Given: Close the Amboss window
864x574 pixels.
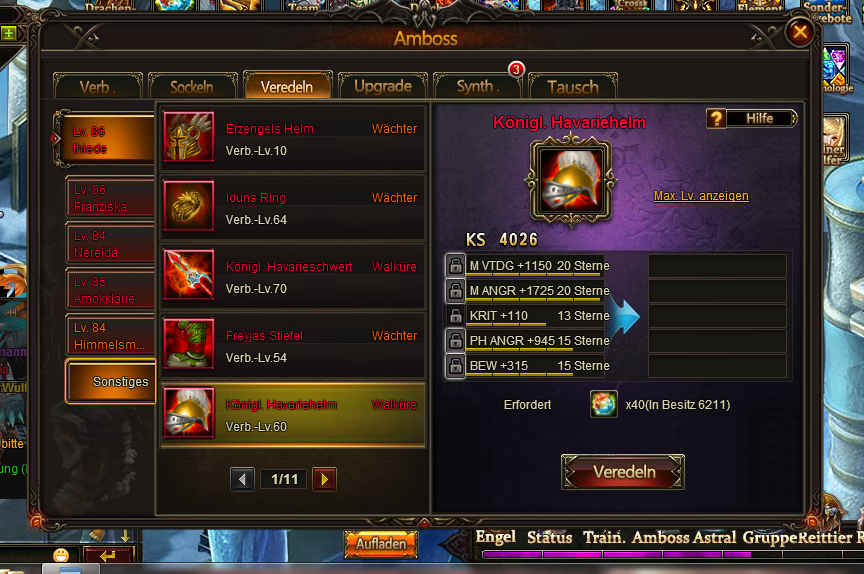Looking at the screenshot, I should tap(800, 32).
